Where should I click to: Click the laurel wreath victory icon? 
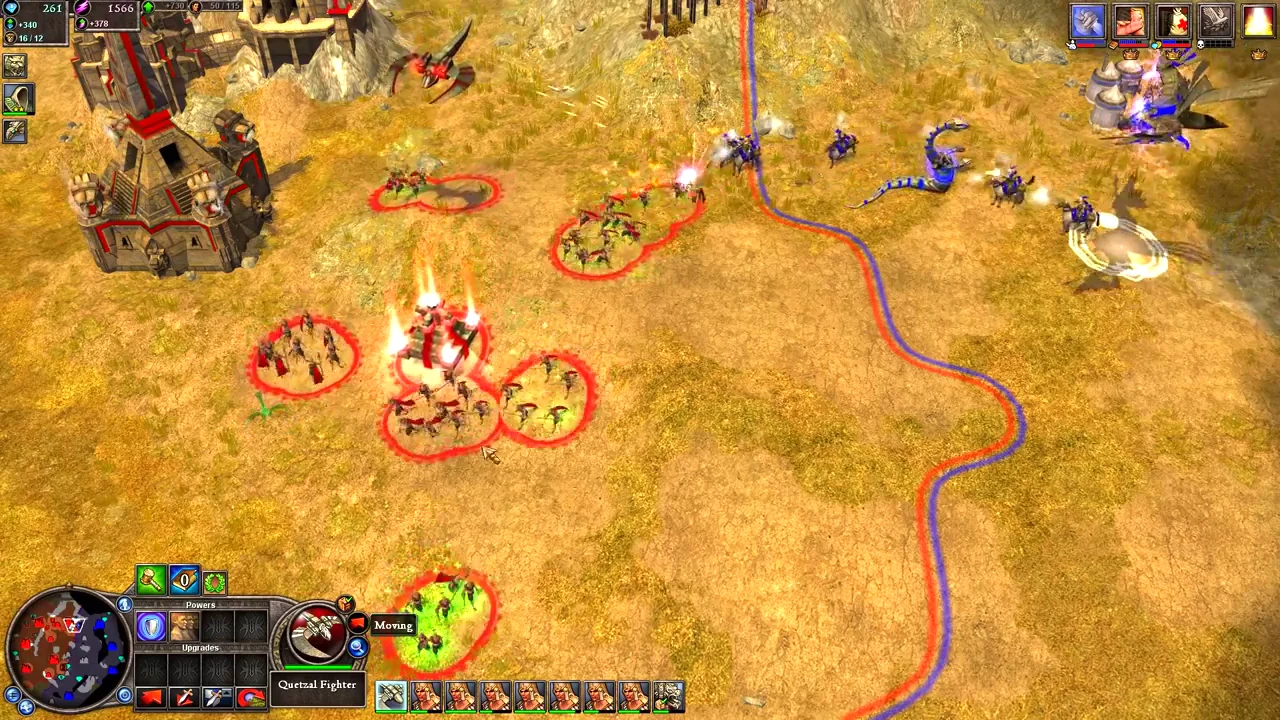click(x=215, y=582)
